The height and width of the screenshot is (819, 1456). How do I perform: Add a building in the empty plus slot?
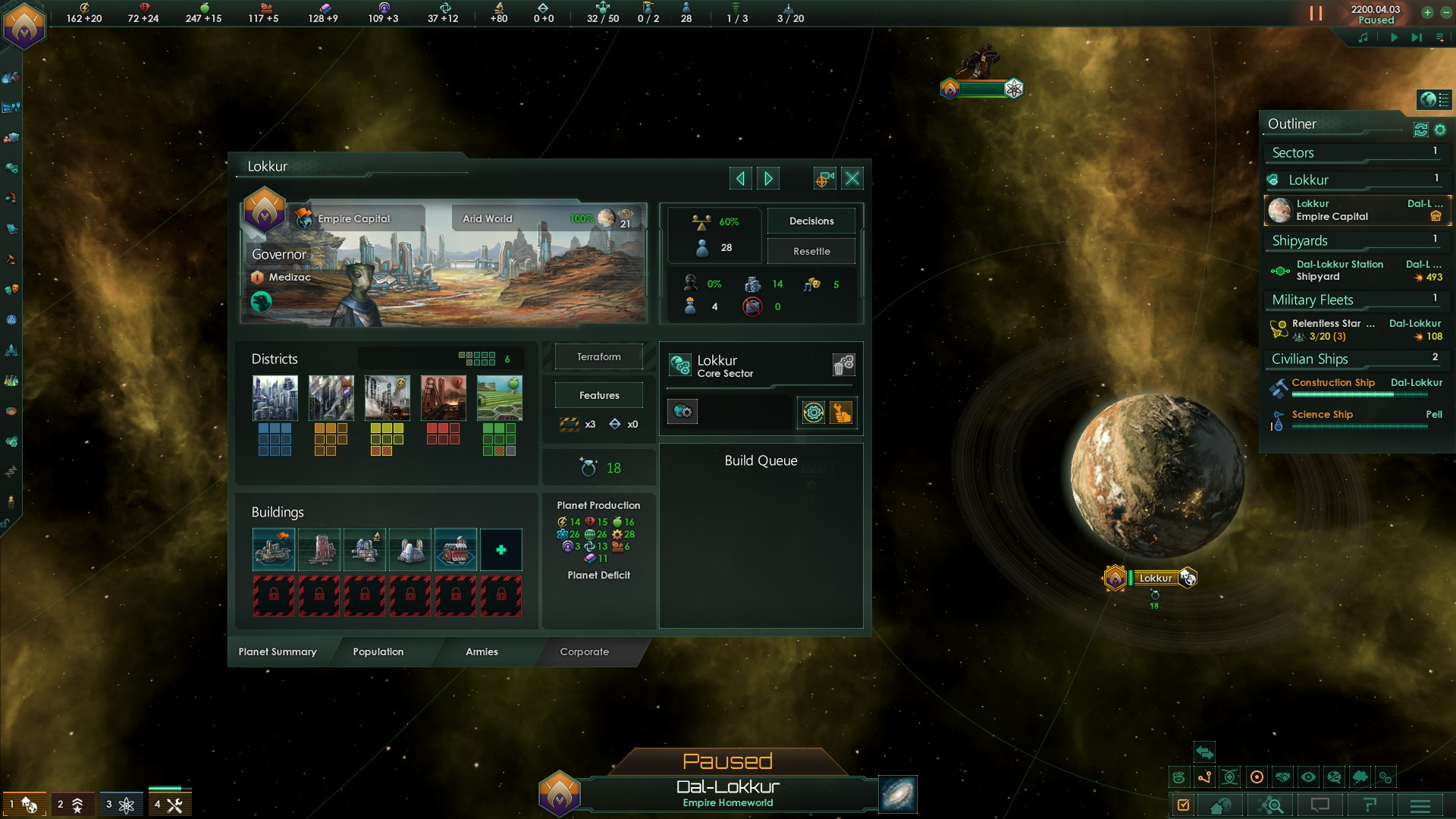(x=500, y=550)
